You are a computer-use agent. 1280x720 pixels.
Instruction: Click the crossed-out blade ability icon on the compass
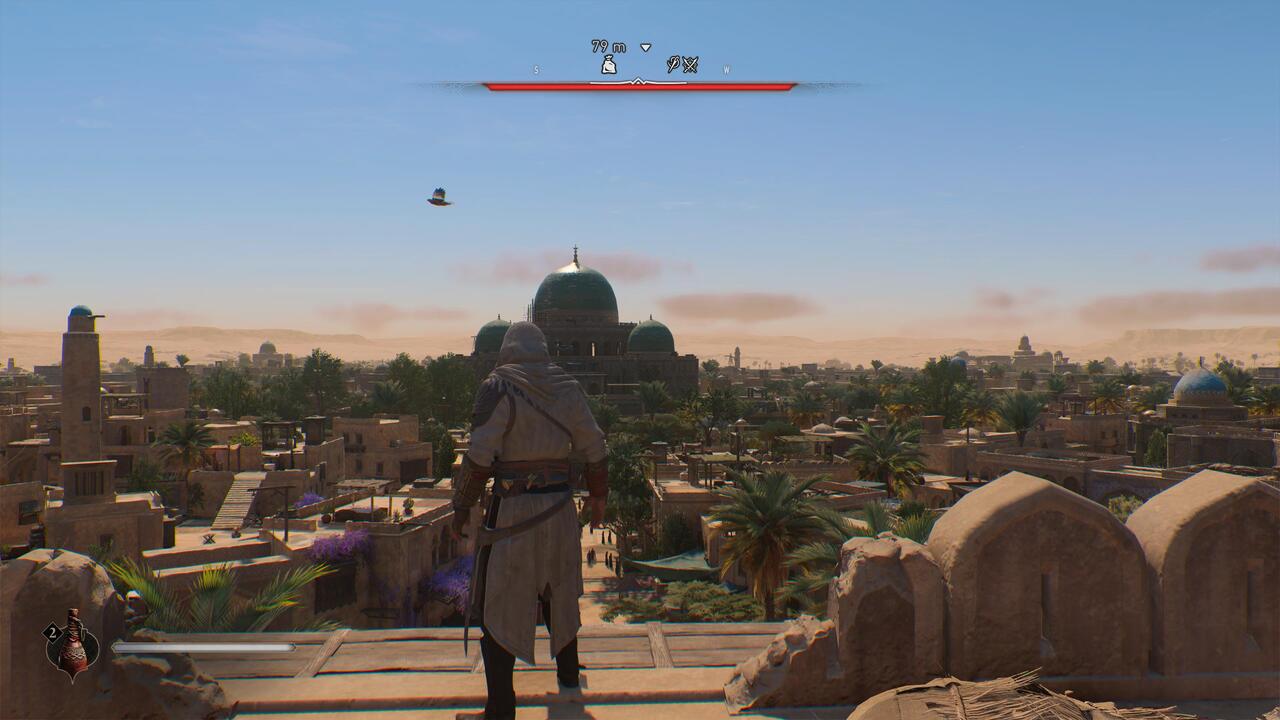(673, 64)
